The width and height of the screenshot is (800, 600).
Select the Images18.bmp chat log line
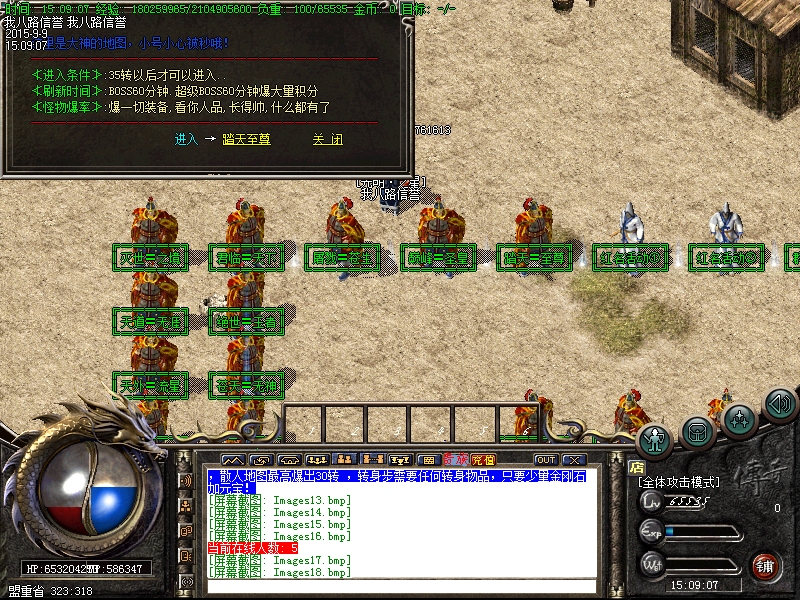point(280,572)
